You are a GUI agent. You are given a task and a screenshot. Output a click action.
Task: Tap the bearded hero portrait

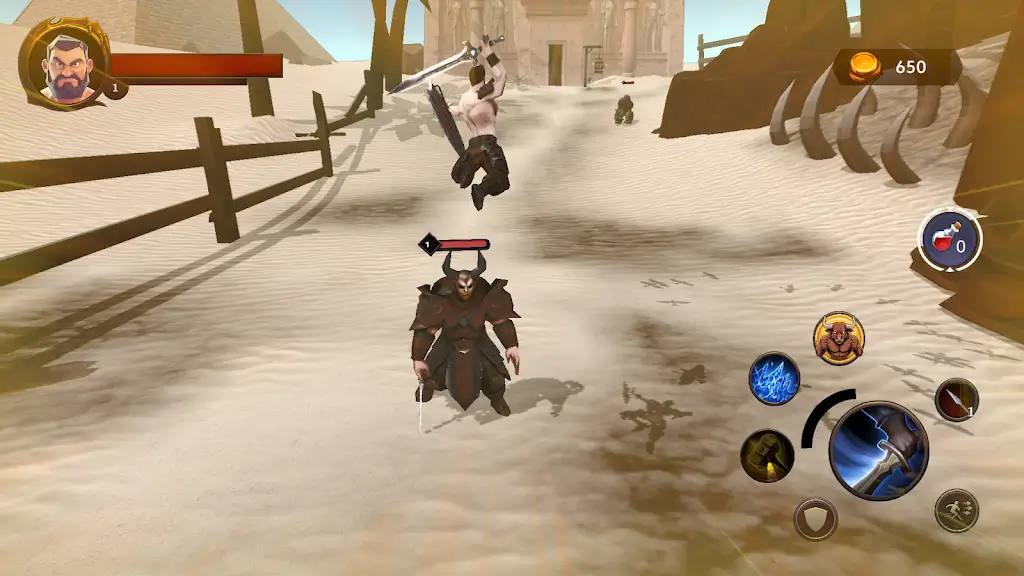click(x=62, y=65)
